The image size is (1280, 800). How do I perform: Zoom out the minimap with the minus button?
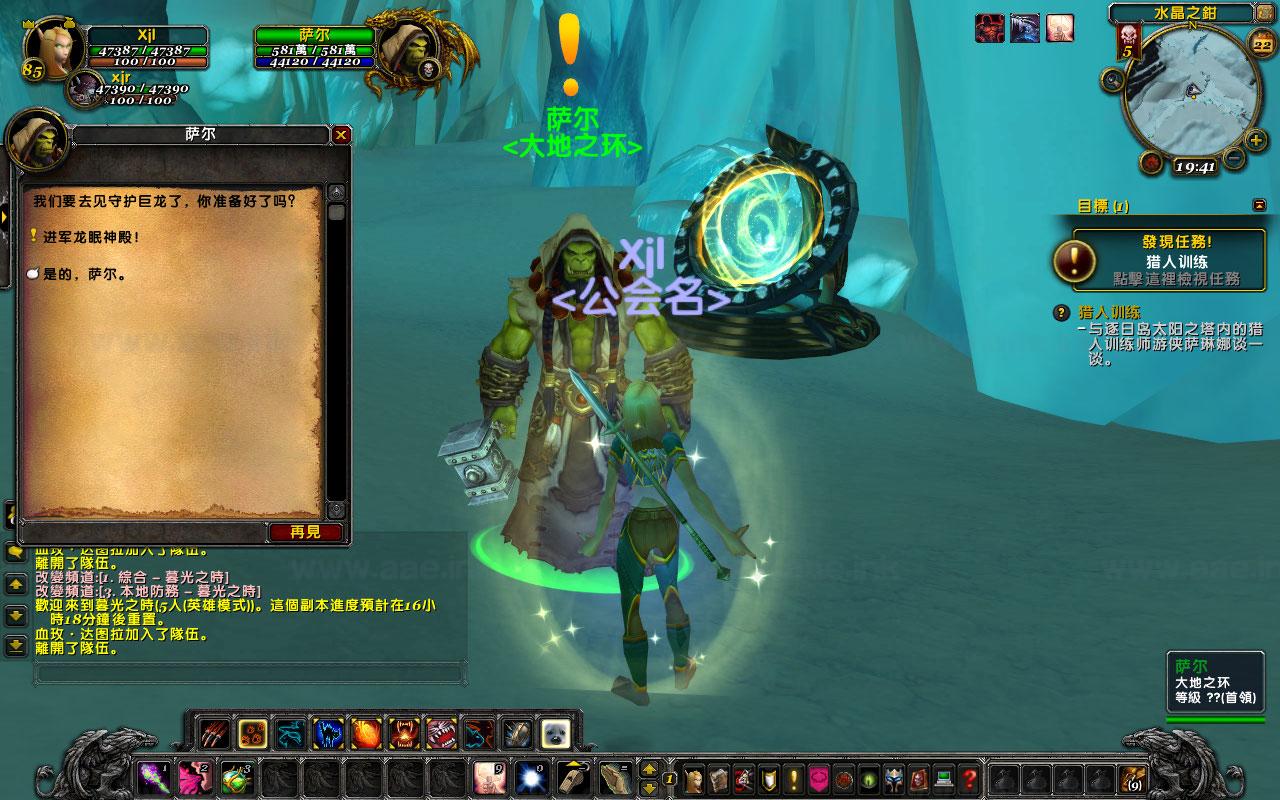(x=1233, y=157)
